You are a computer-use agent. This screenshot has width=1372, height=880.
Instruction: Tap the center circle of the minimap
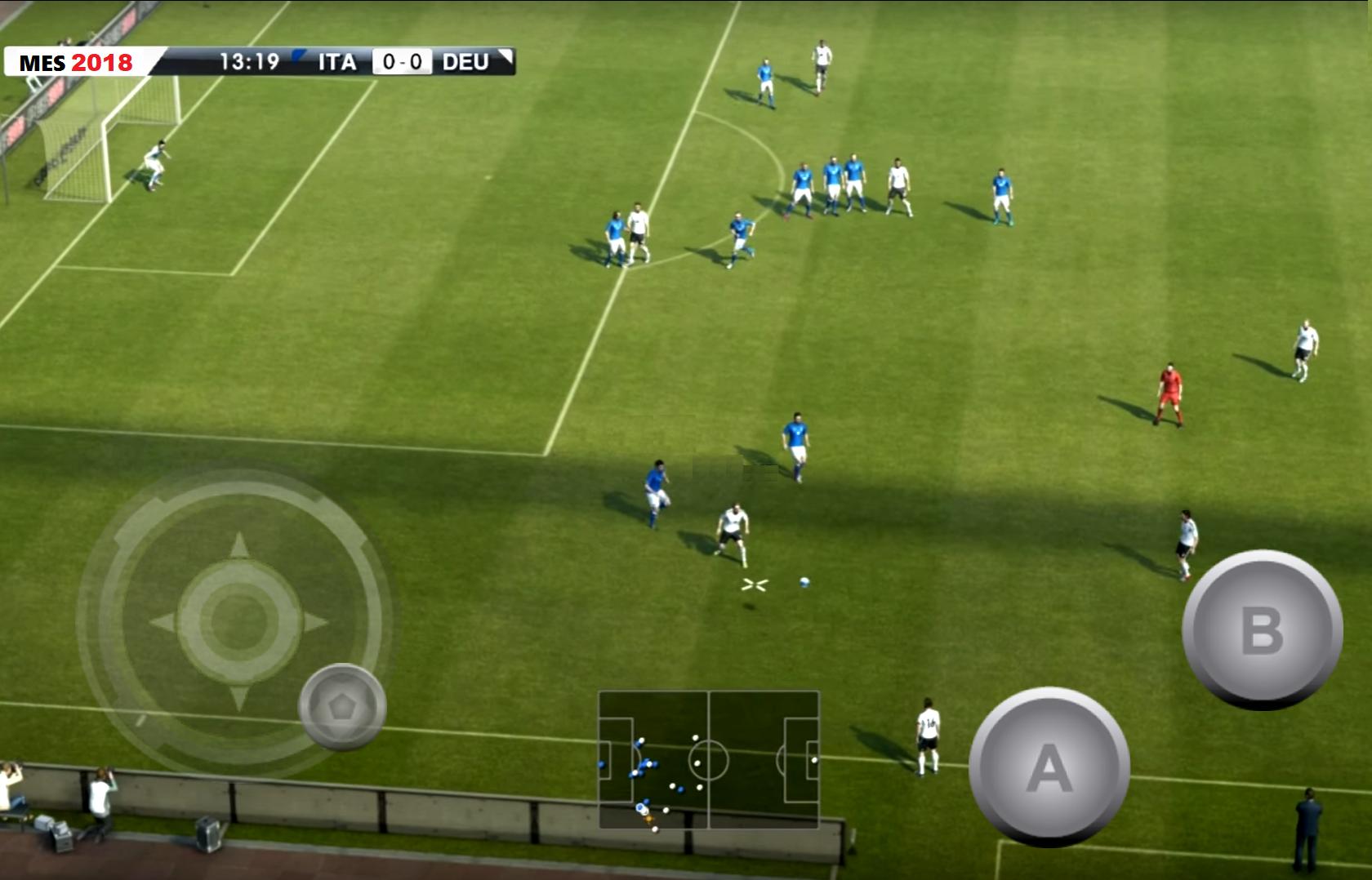[x=710, y=758]
